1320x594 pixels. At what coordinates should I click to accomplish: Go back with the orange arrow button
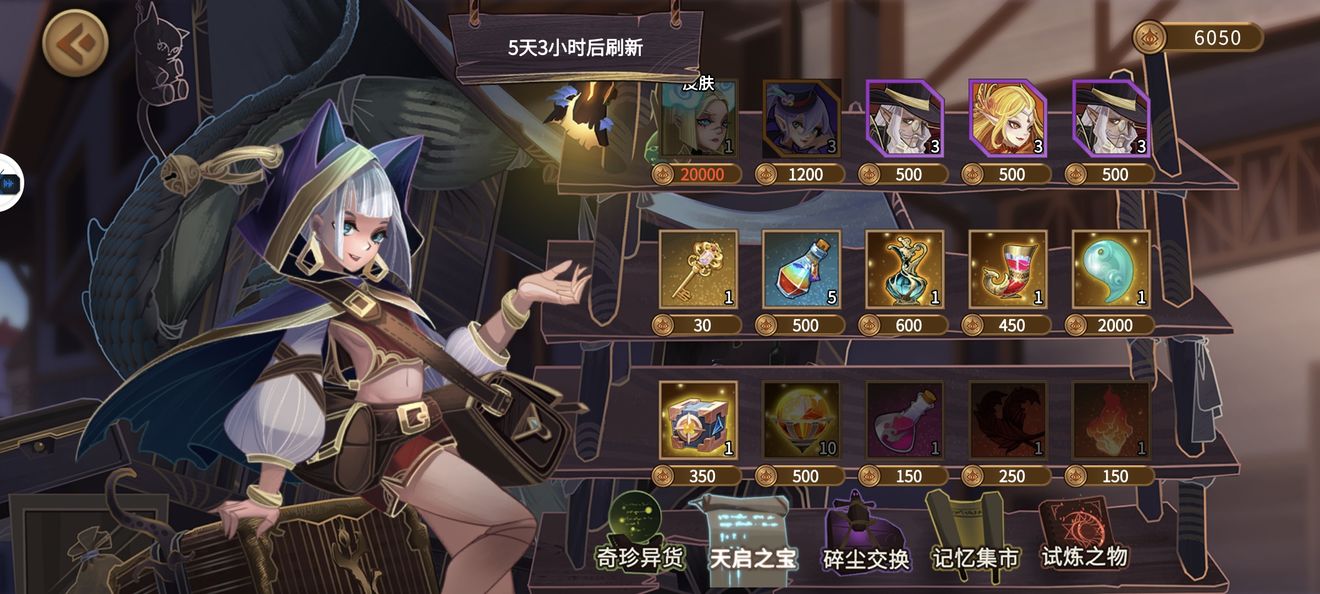coord(75,42)
